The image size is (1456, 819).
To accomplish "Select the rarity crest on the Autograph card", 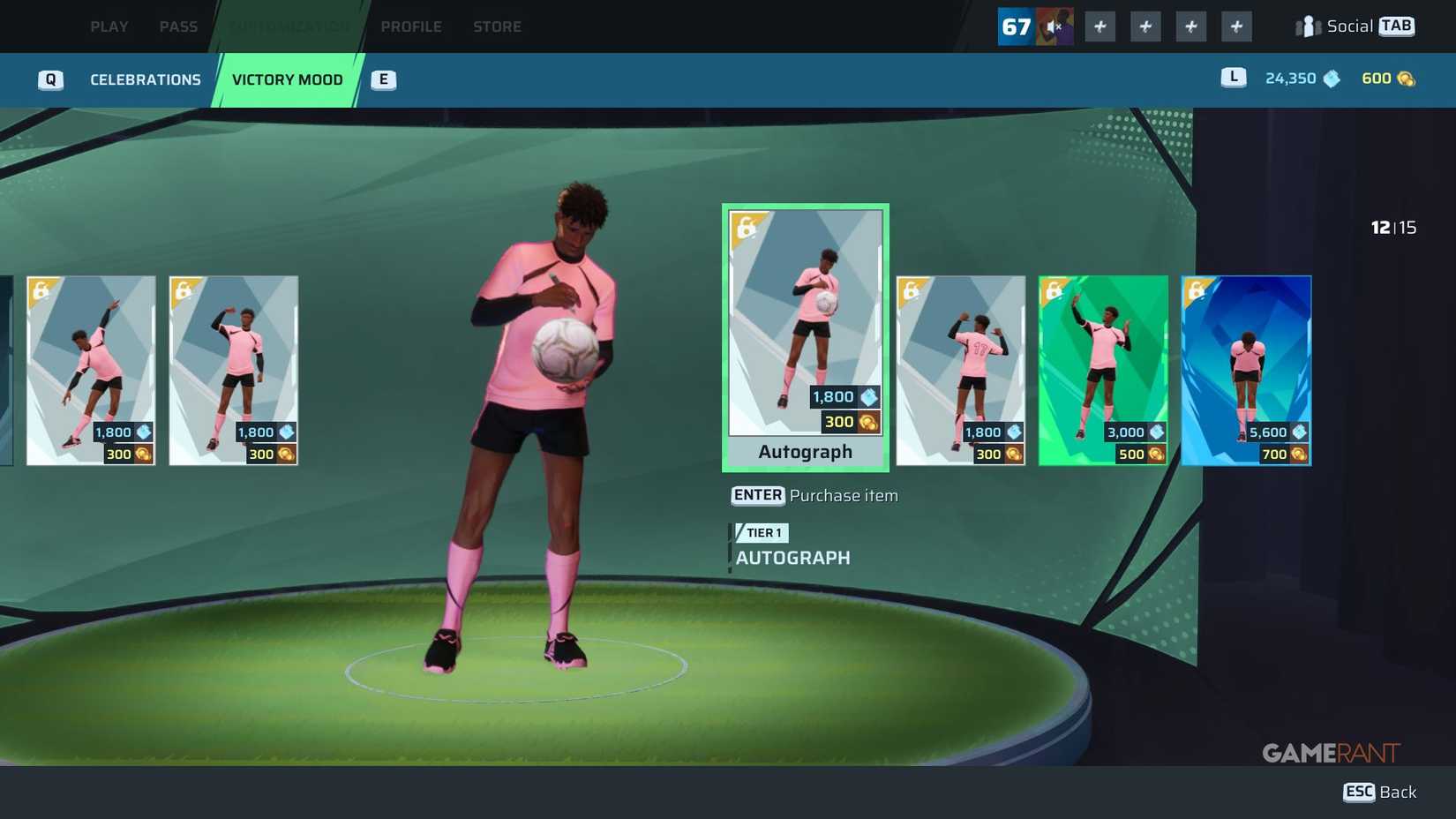I will (747, 228).
